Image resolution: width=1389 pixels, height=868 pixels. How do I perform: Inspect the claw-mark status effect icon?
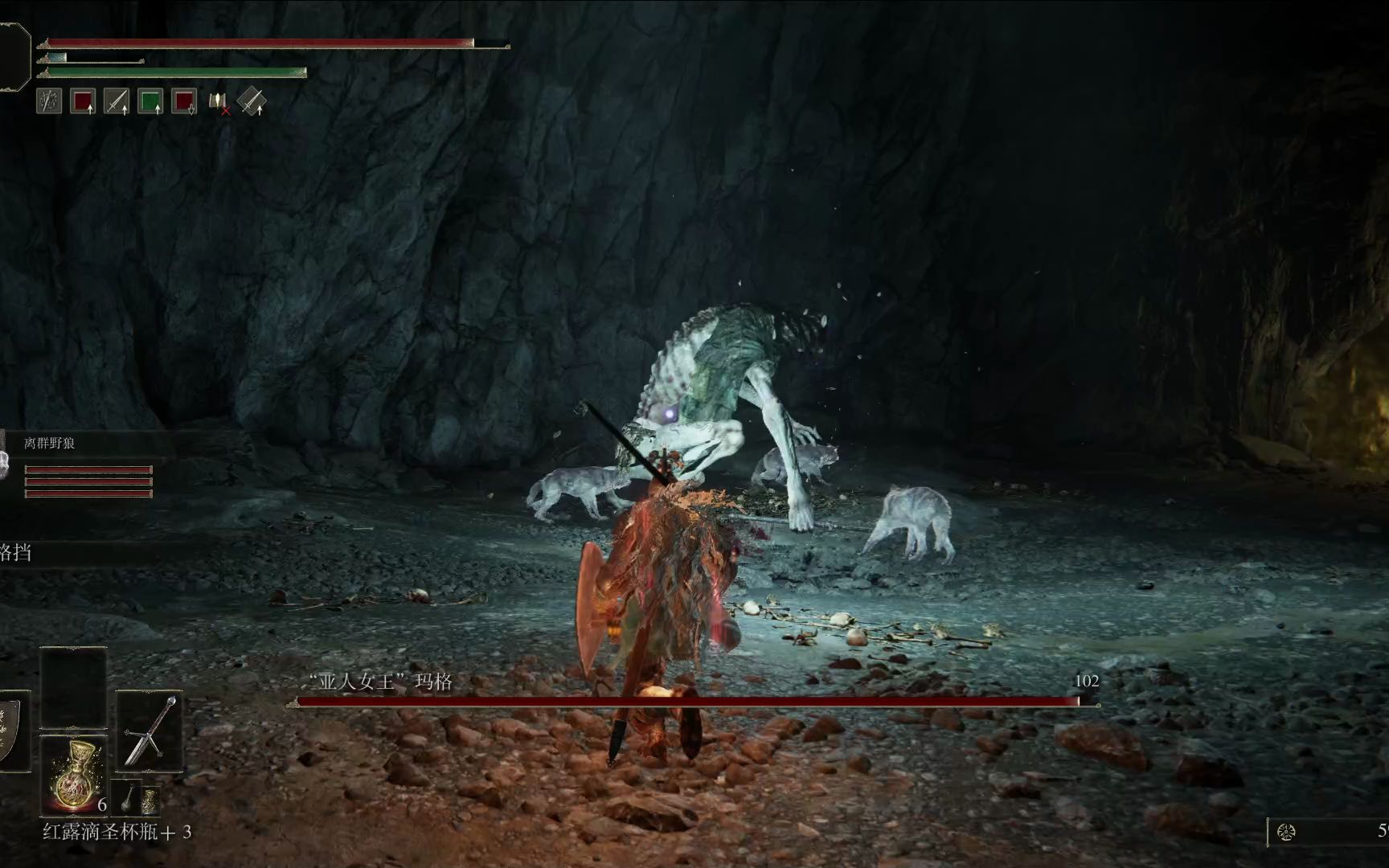point(49,101)
